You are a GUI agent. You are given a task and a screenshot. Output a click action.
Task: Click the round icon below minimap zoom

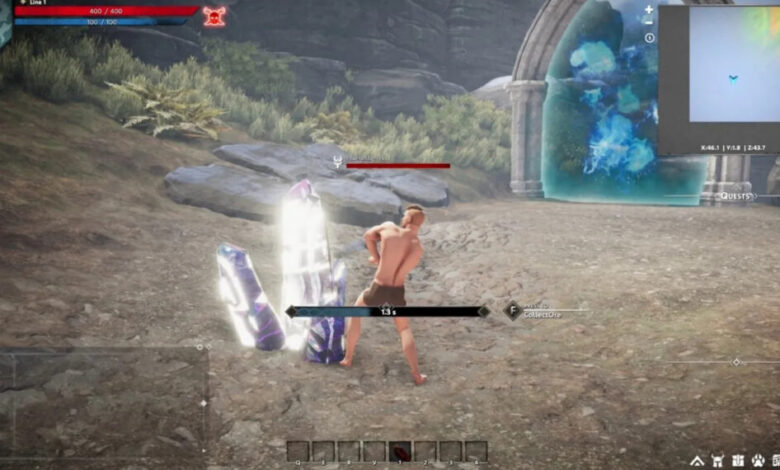point(649,38)
